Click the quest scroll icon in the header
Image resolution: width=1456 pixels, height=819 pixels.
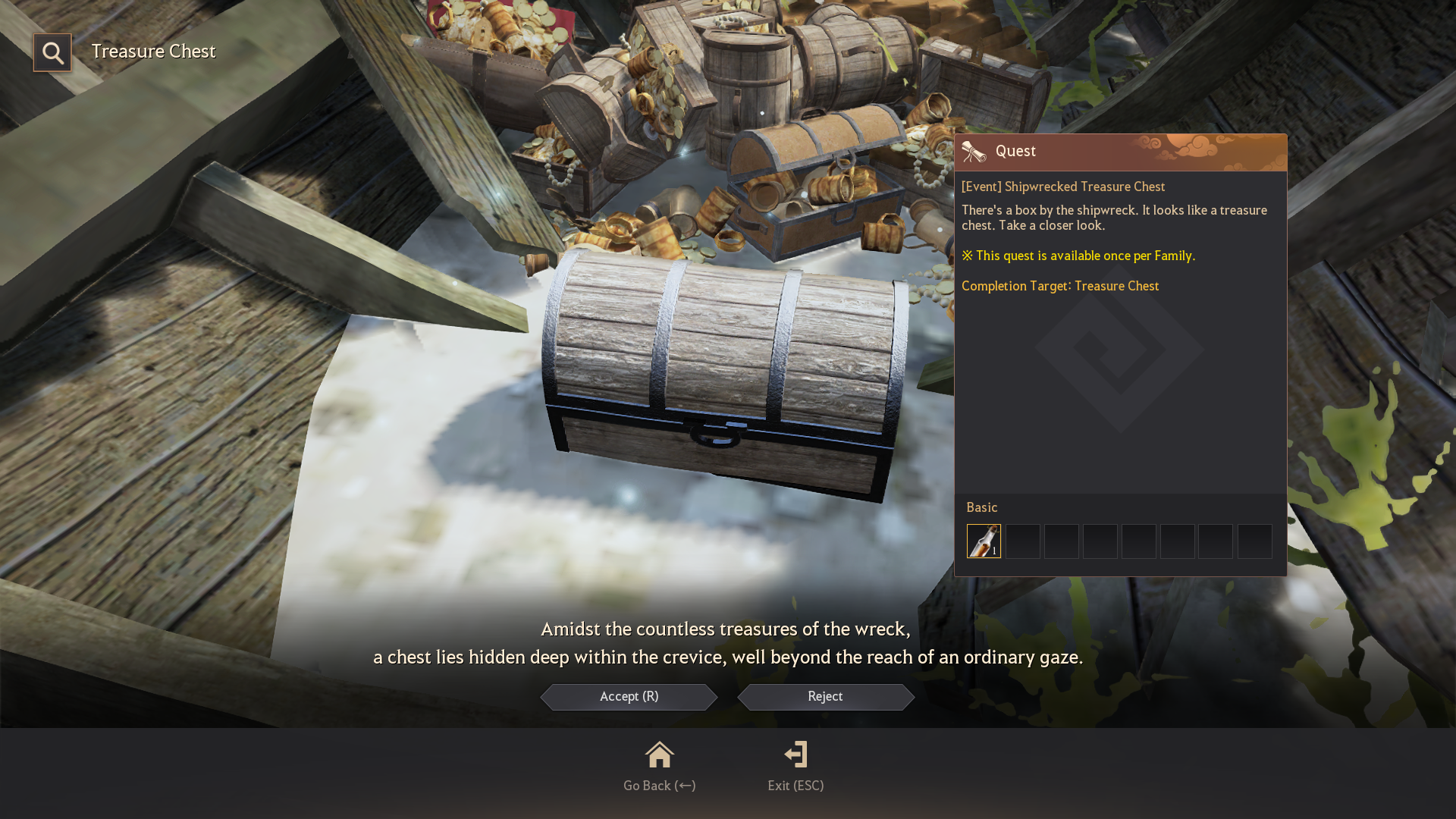(974, 151)
